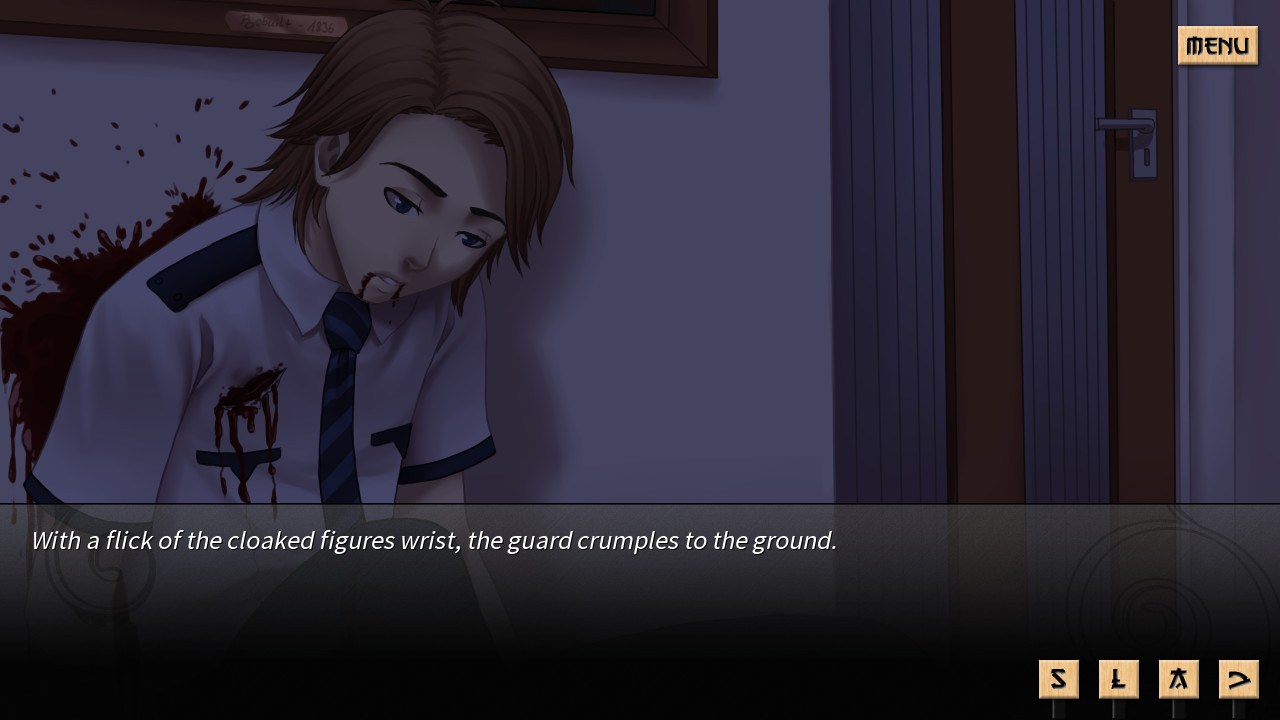The image size is (1280, 720).
Task: Enable Auto-read mode using the 'A' icon
Action: coord(1178,678)
